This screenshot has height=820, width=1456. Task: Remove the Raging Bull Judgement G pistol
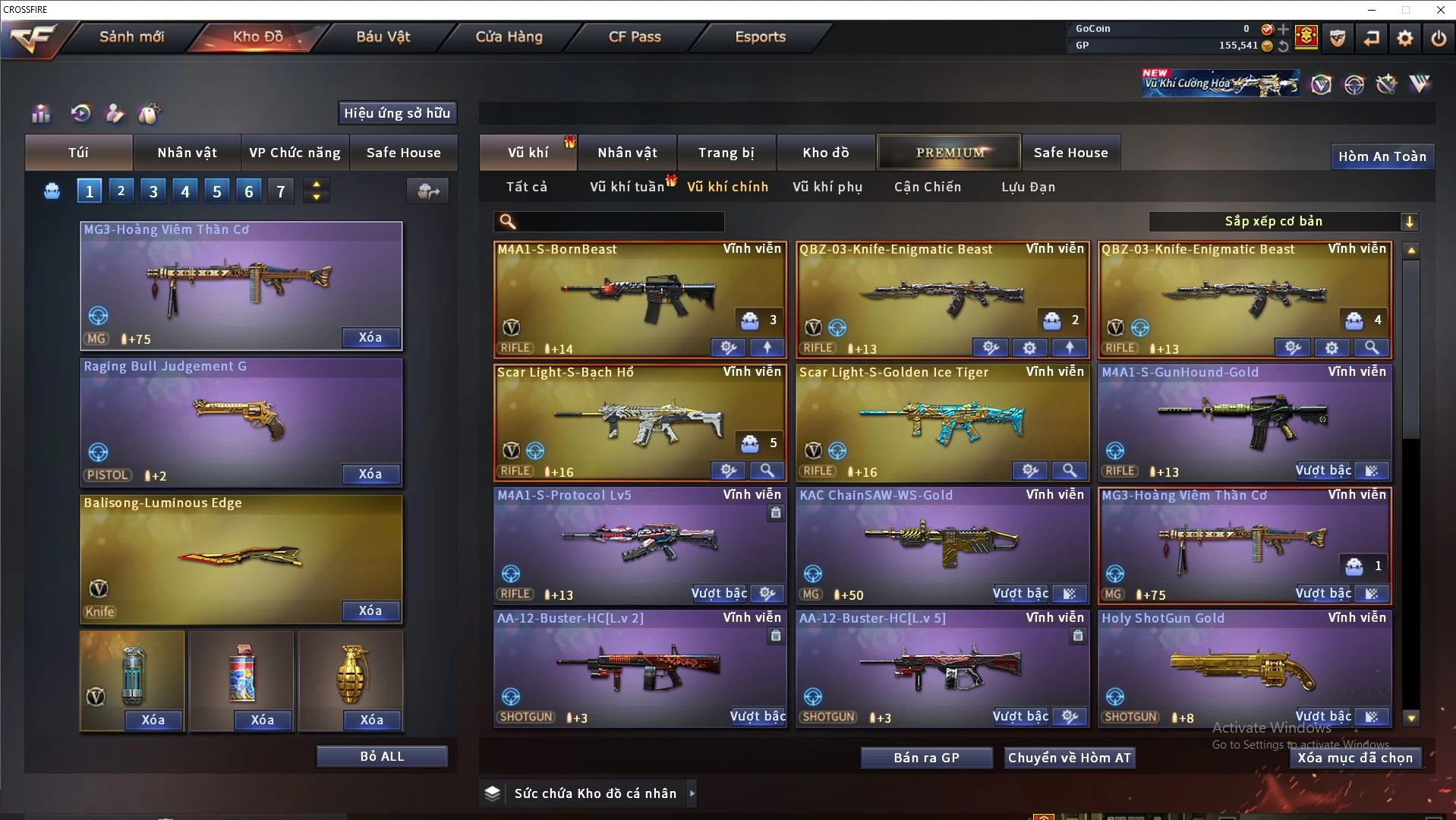370,474
